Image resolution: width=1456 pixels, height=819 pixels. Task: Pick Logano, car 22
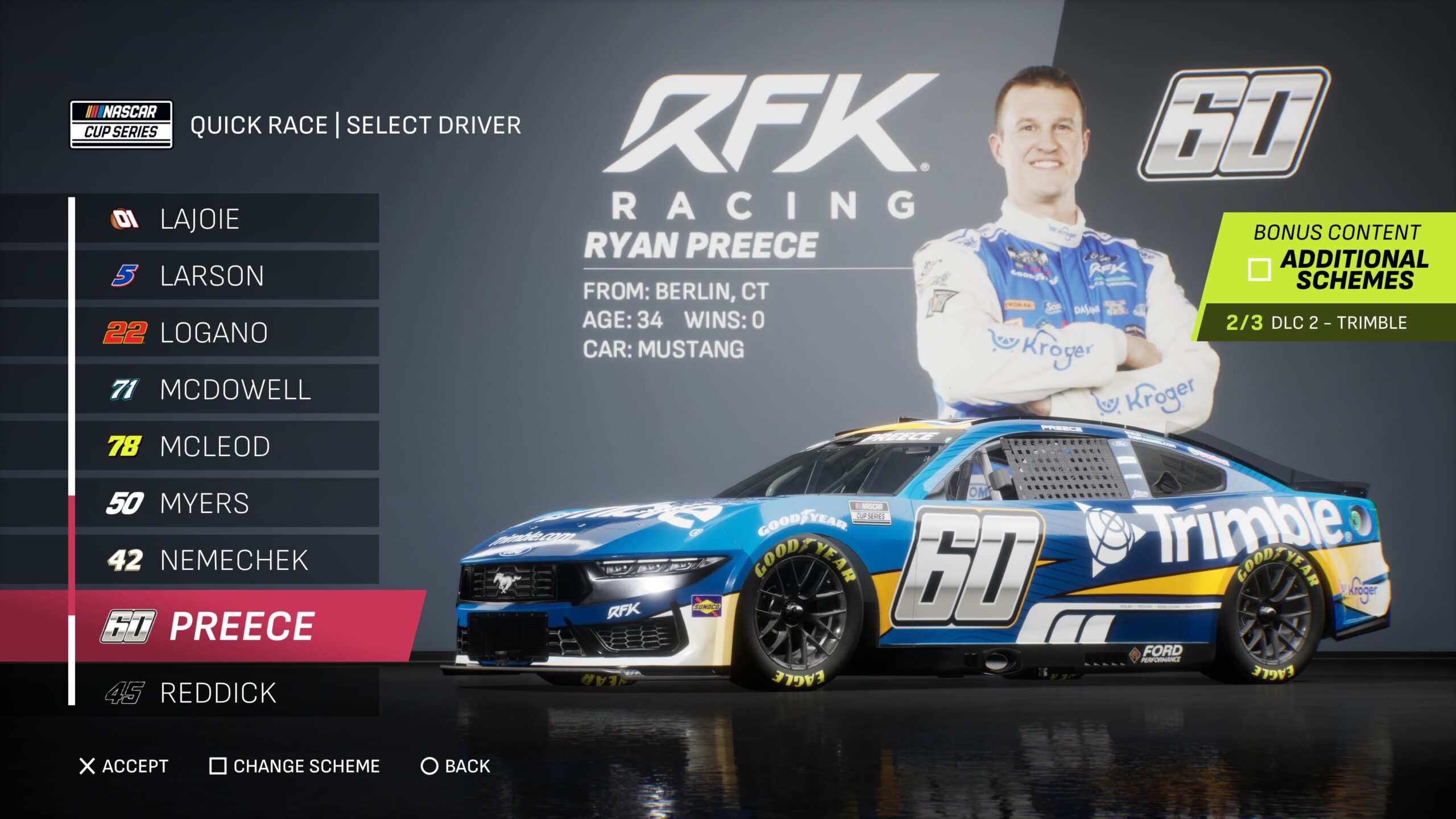[227, 333]
